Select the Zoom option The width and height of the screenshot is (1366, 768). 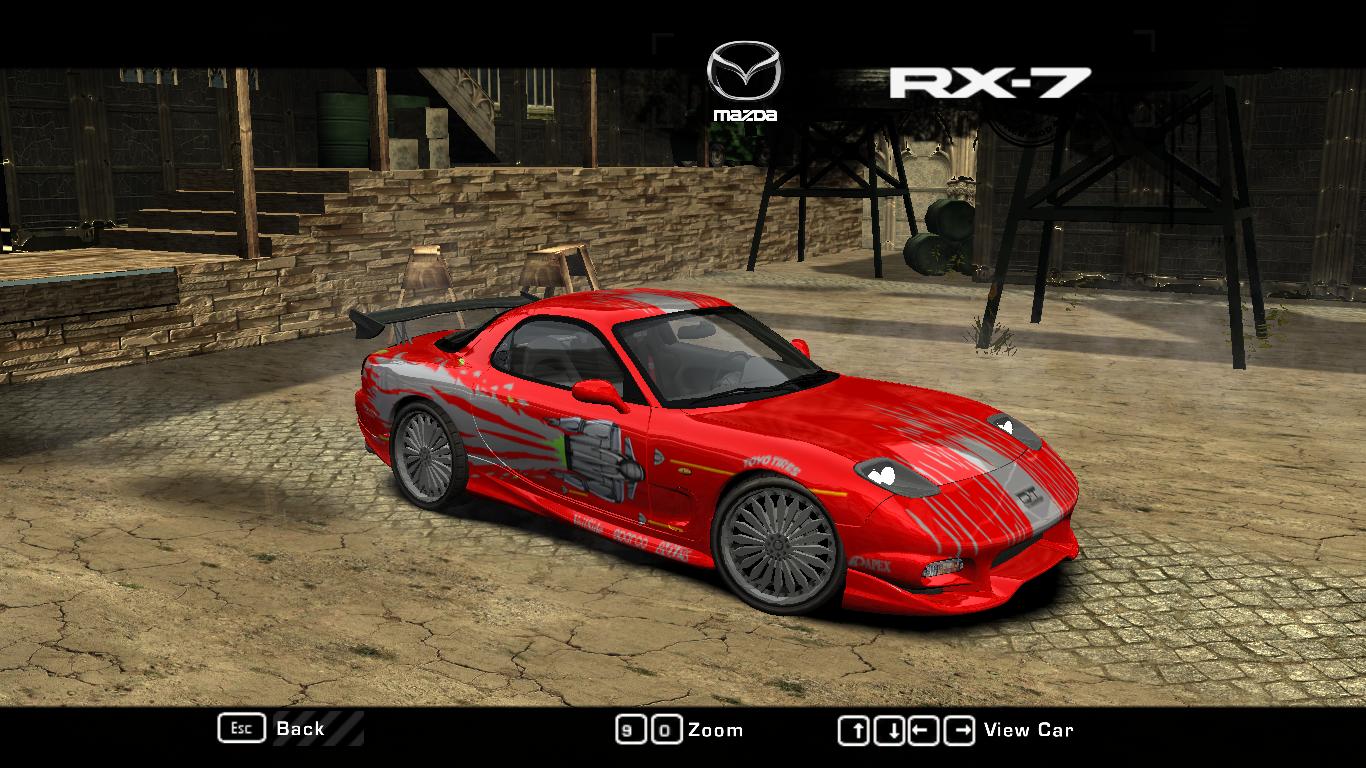(716, 730)
